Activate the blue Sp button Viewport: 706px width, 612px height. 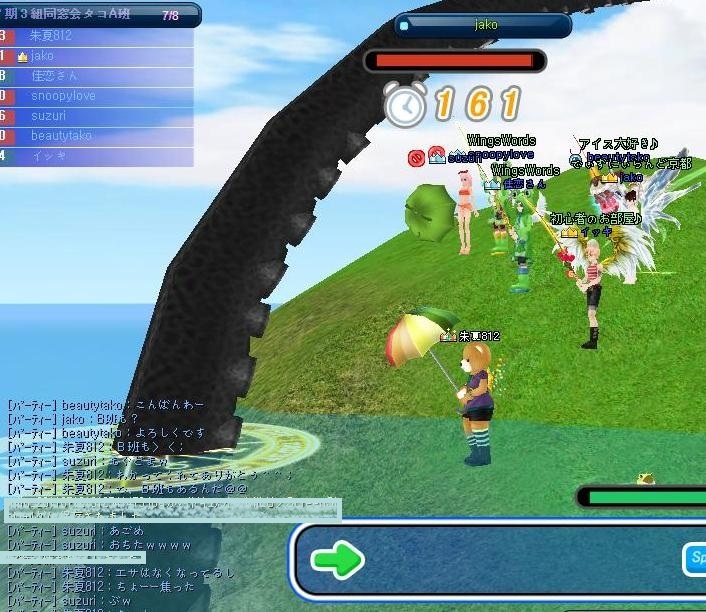[694, 559]
